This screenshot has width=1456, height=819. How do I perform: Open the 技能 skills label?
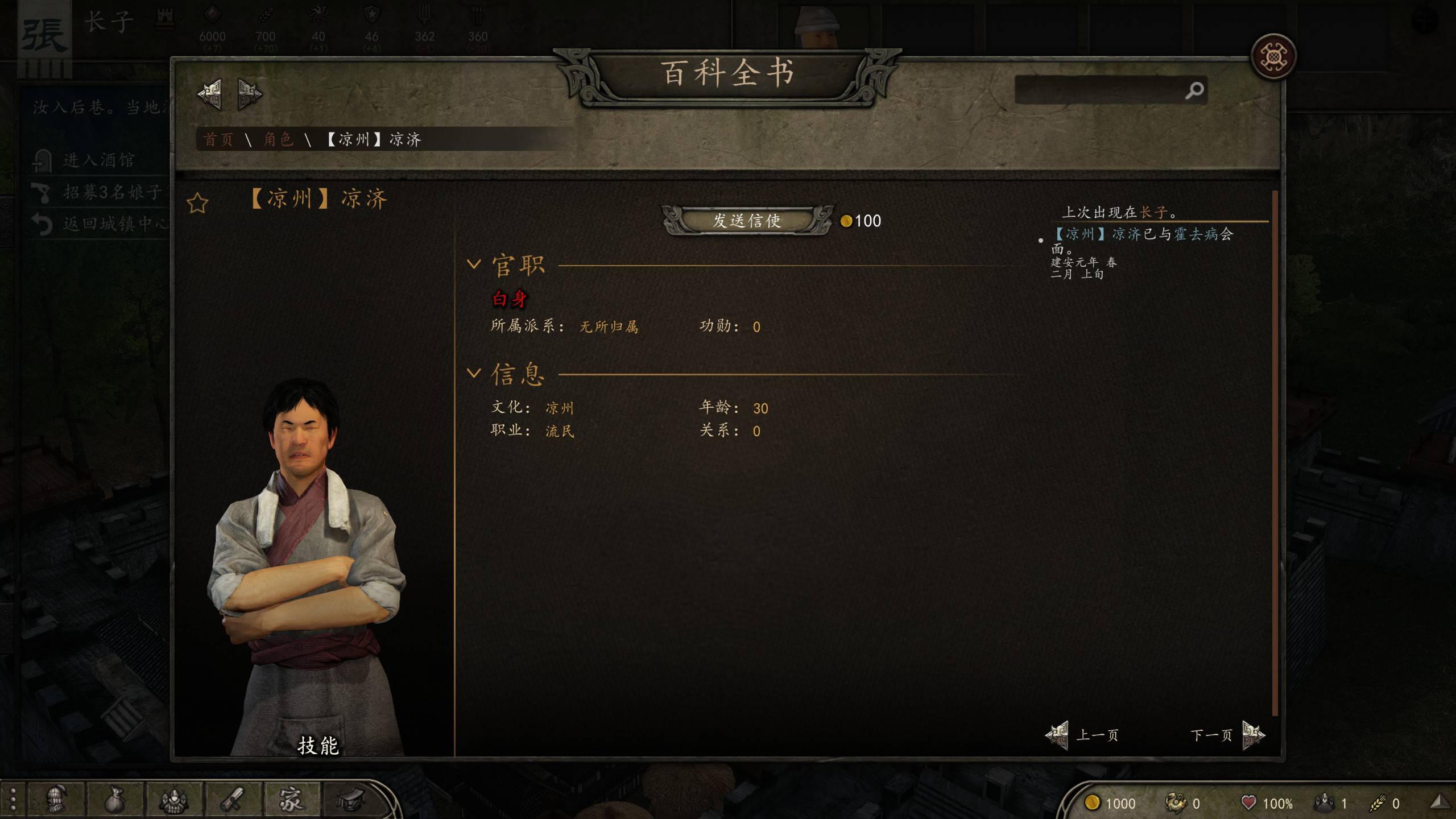[x=318, y=746]
